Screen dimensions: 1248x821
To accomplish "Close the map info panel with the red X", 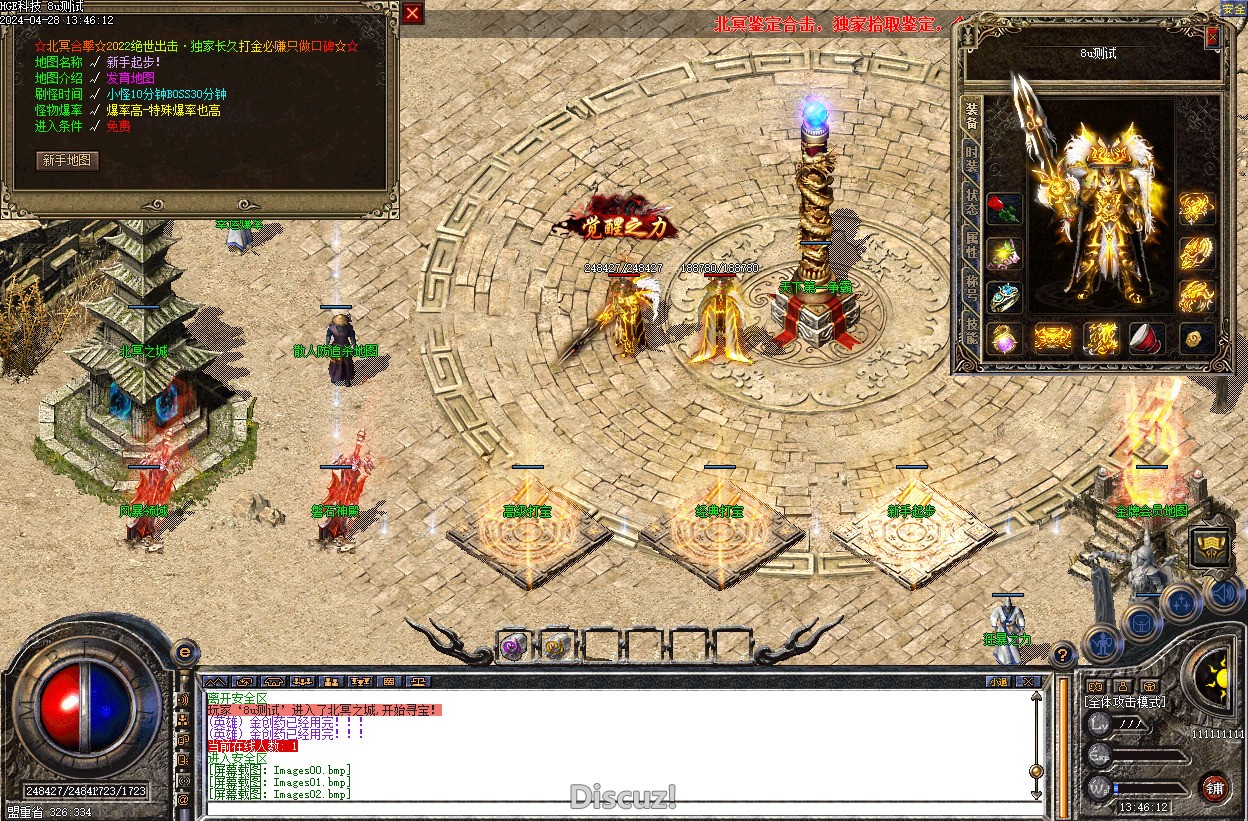I will coord(412,13).
